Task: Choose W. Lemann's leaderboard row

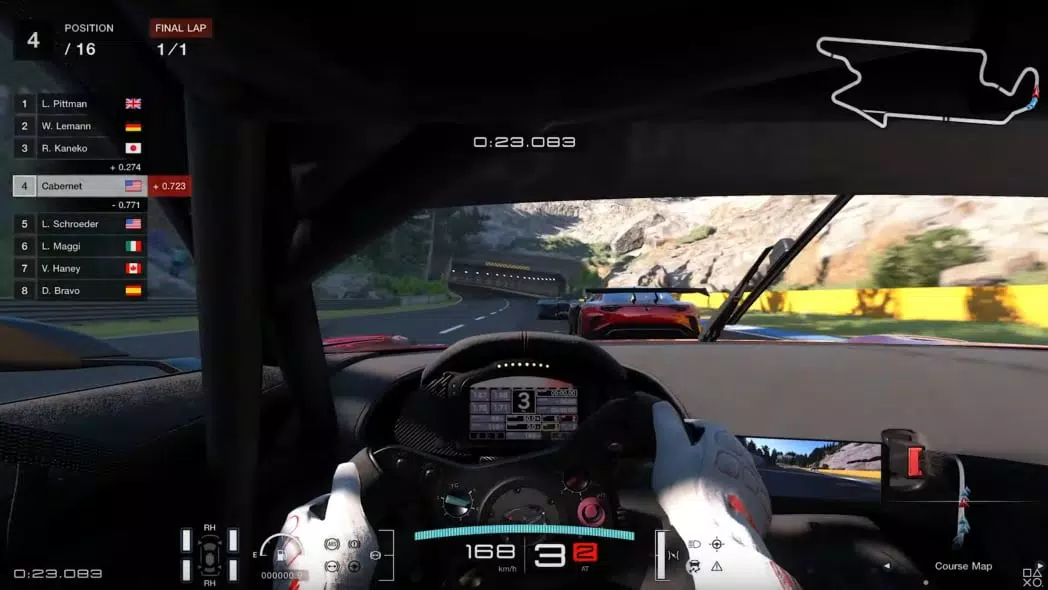Action: (x=80, y=126)
